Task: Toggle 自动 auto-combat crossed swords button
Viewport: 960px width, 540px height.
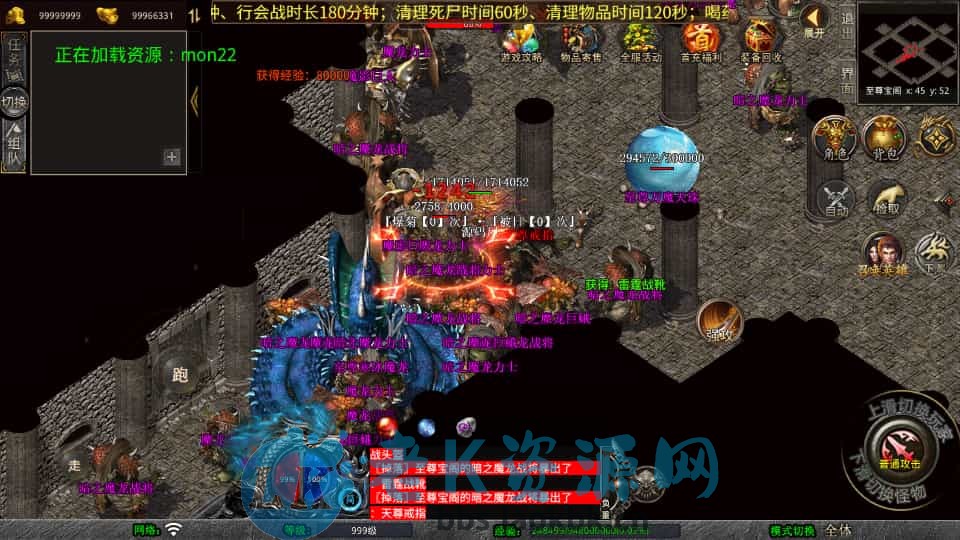Action: click(x=836, y=200)
